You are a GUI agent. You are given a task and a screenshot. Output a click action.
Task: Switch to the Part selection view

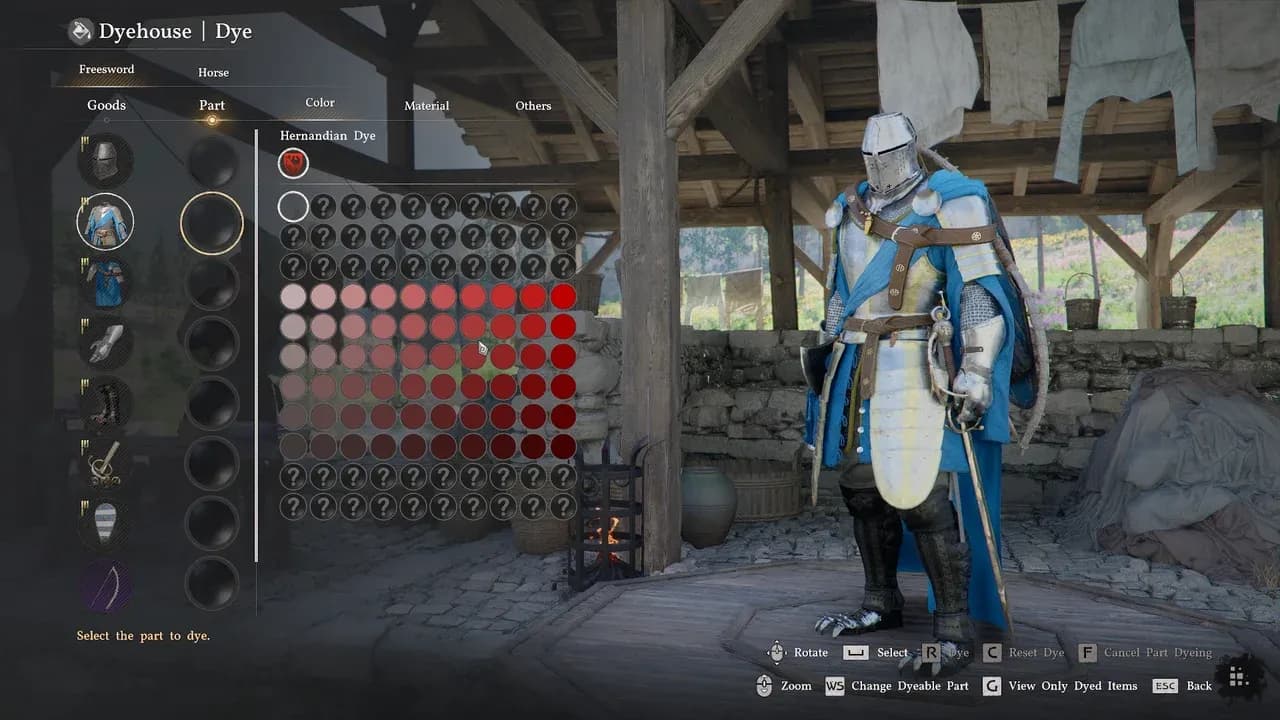pos(211,104)
